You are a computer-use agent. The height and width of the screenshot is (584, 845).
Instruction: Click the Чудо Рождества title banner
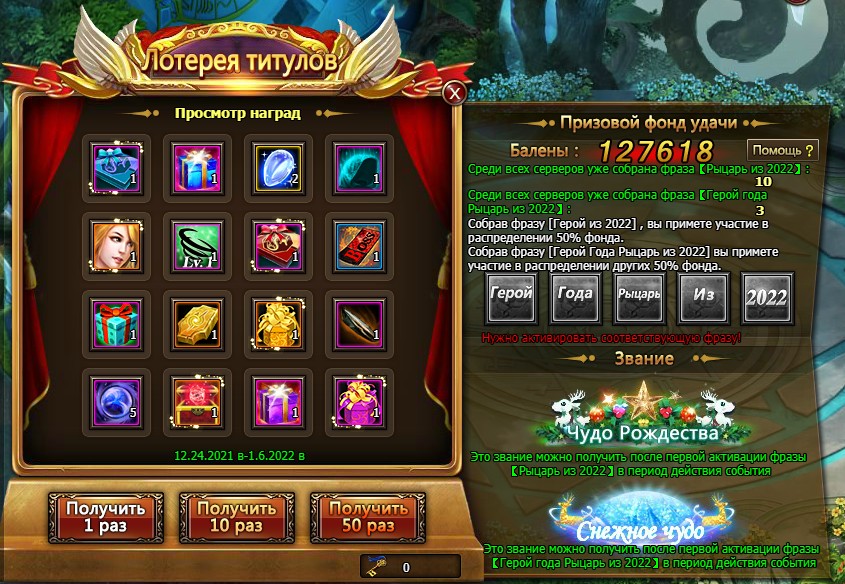click(640, 420)
